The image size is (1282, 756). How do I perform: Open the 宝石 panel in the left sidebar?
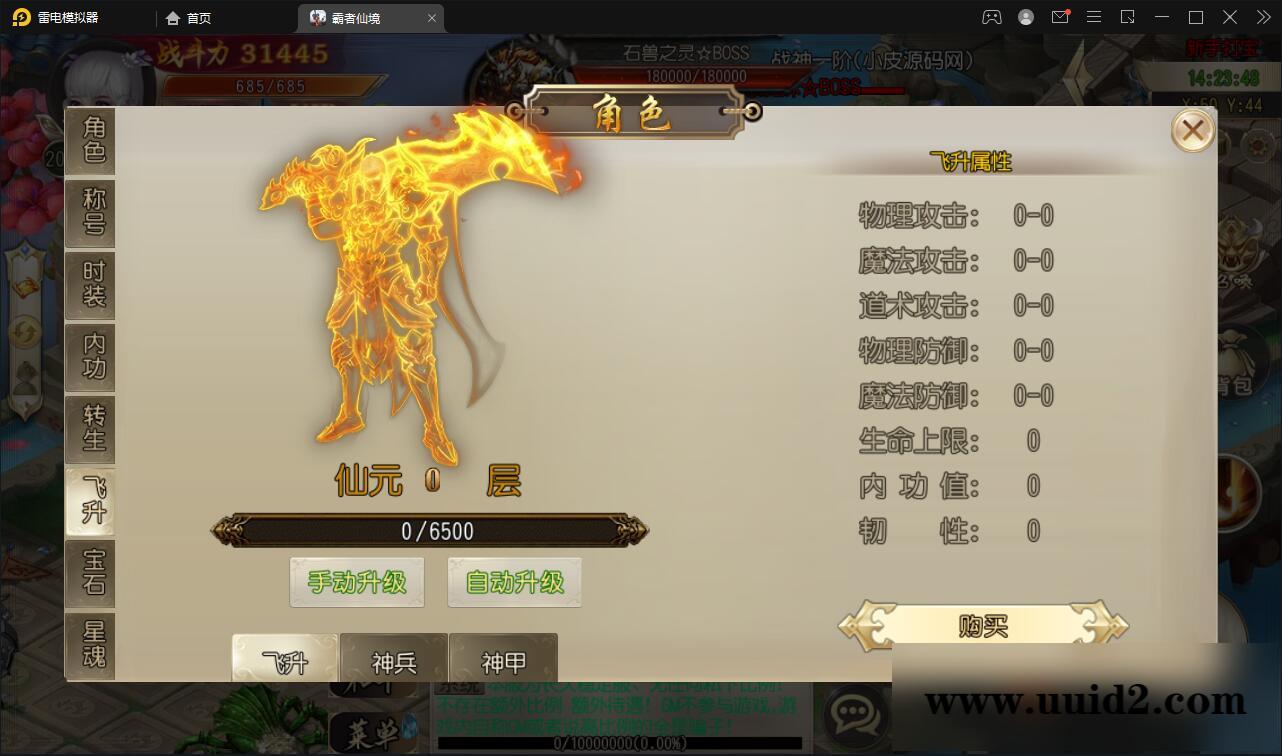(x=91, y=573)
